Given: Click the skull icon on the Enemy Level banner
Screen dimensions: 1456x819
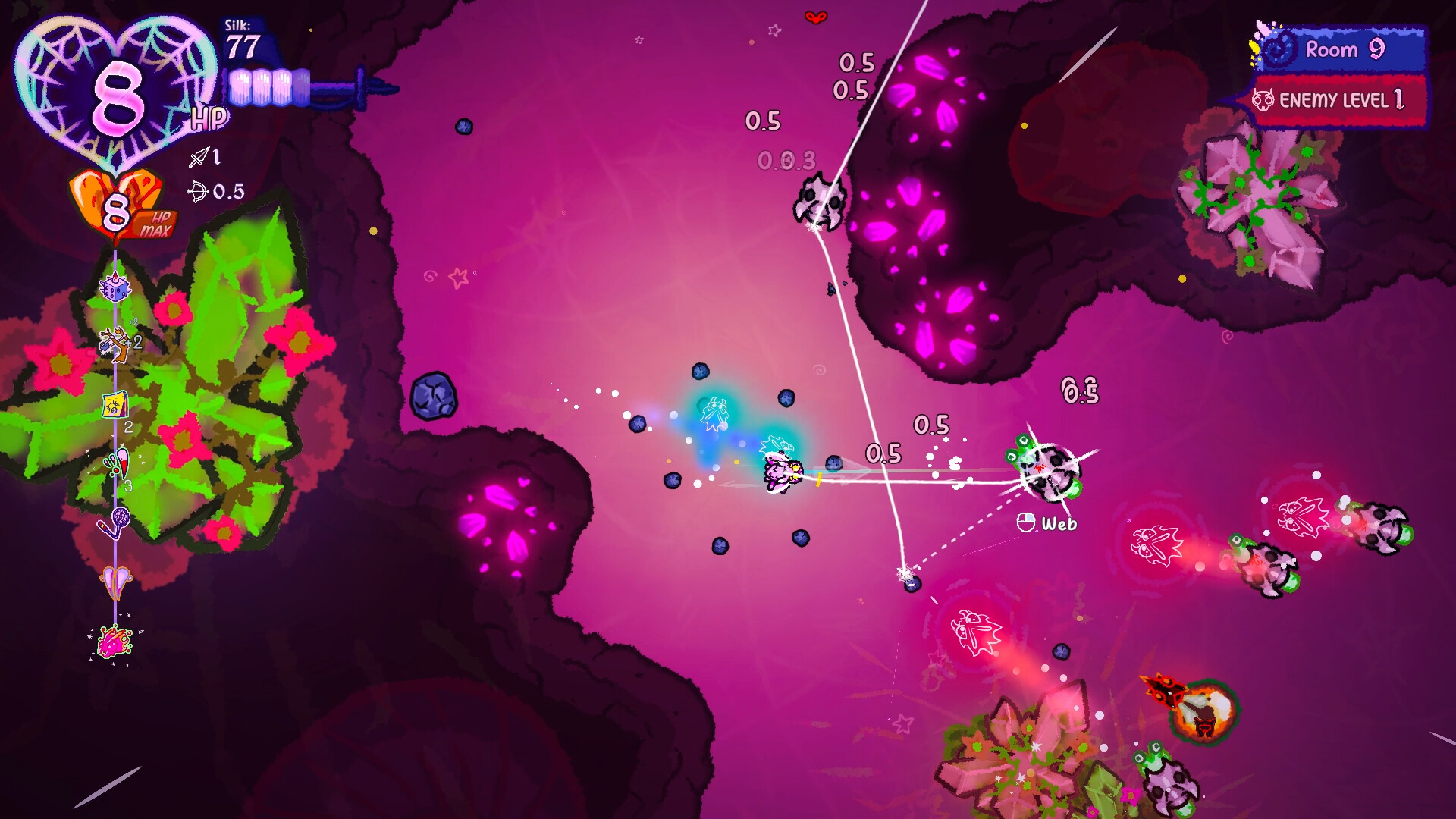Looking at the screenshot, I should point(1266,99).
